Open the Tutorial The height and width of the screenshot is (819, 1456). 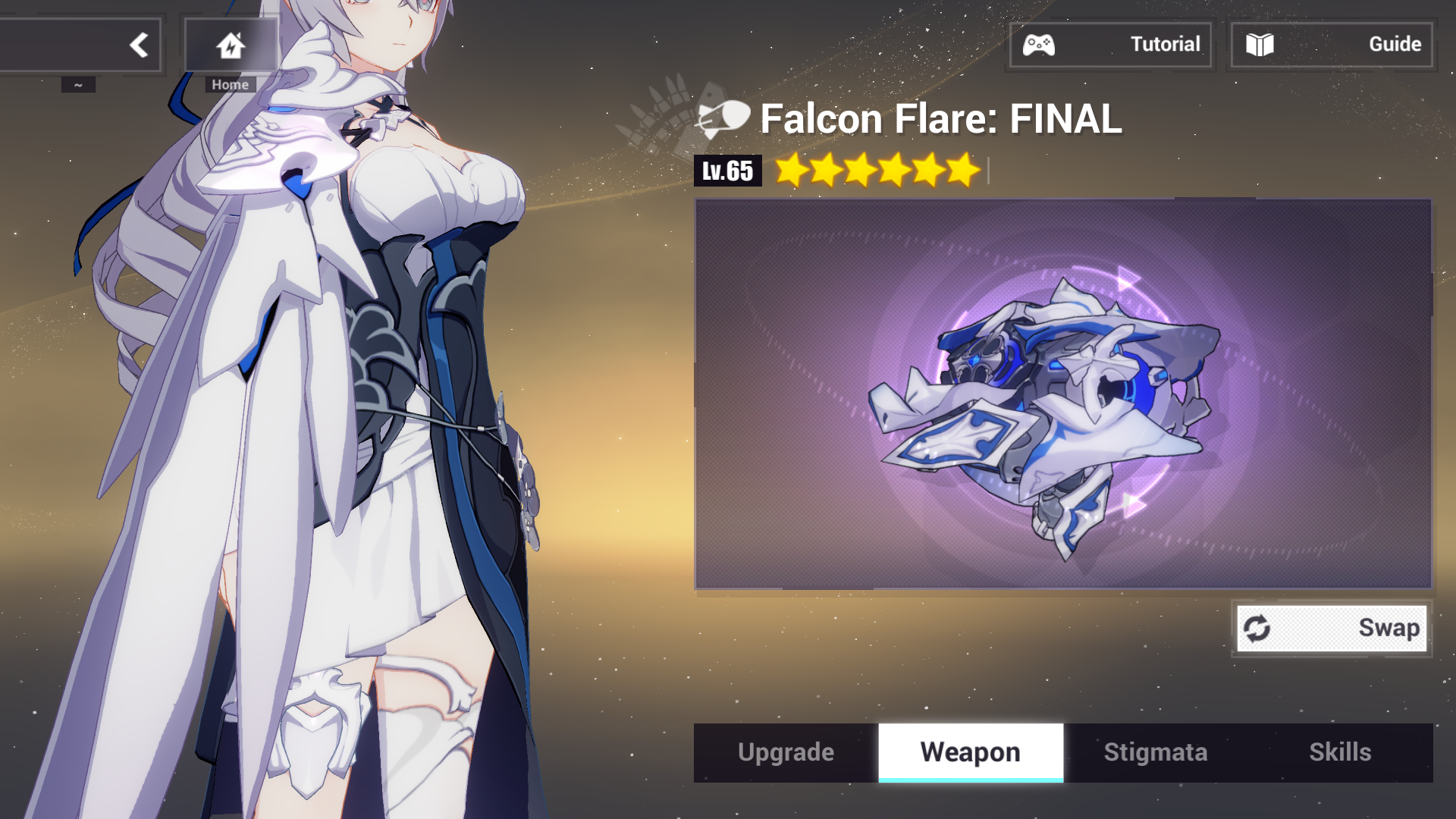coord(1111,45)
